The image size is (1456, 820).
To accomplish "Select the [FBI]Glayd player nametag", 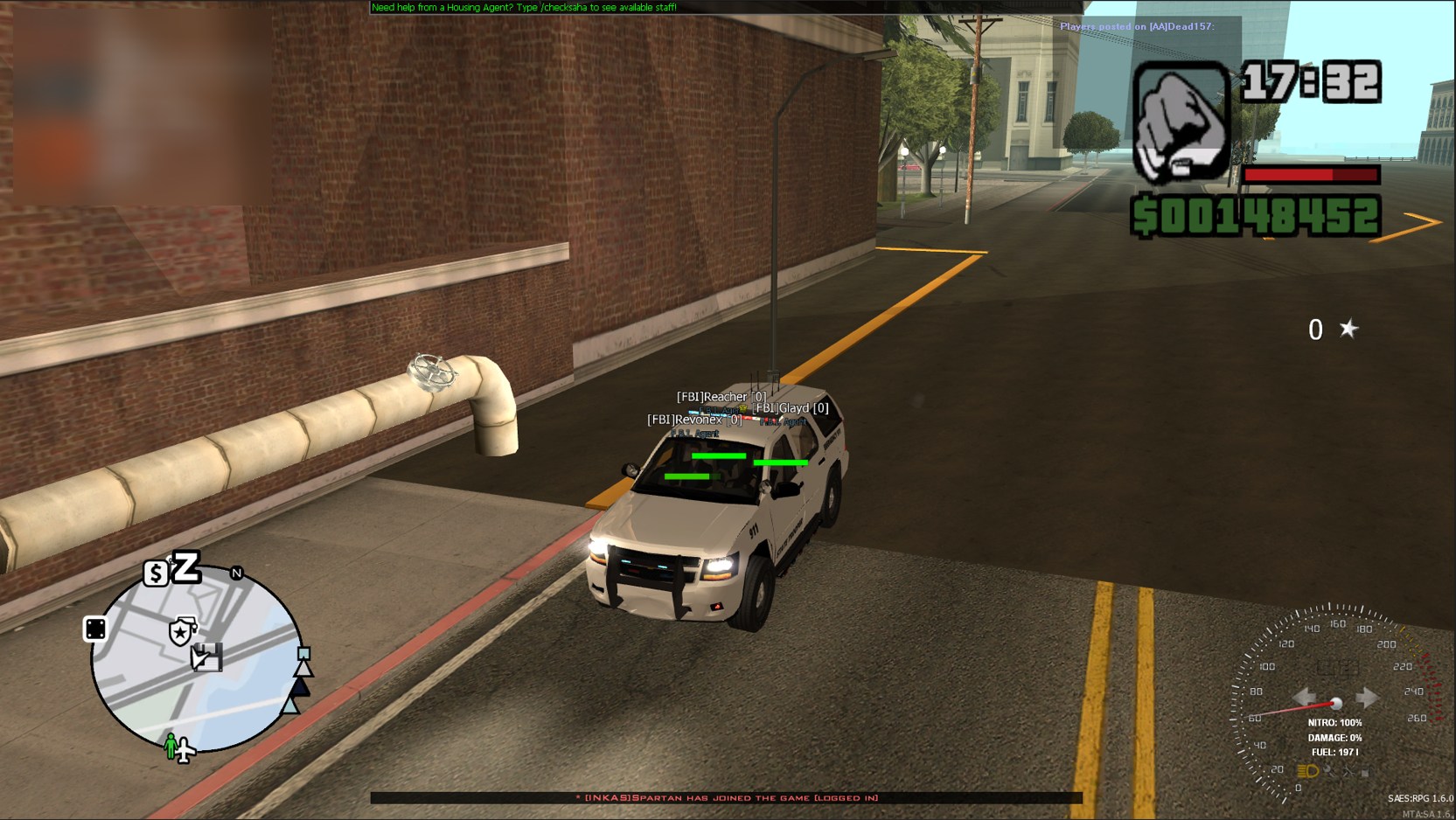I will [x=791, y=408].
